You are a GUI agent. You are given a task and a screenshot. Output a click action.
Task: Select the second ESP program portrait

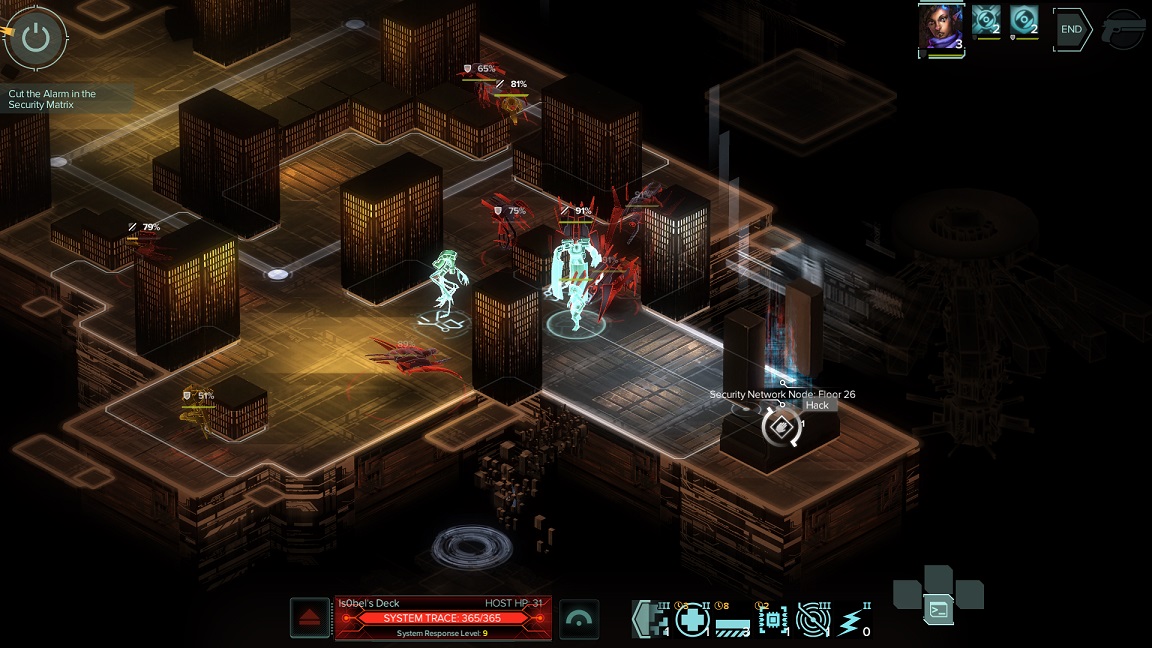(x=1023, y=22)
